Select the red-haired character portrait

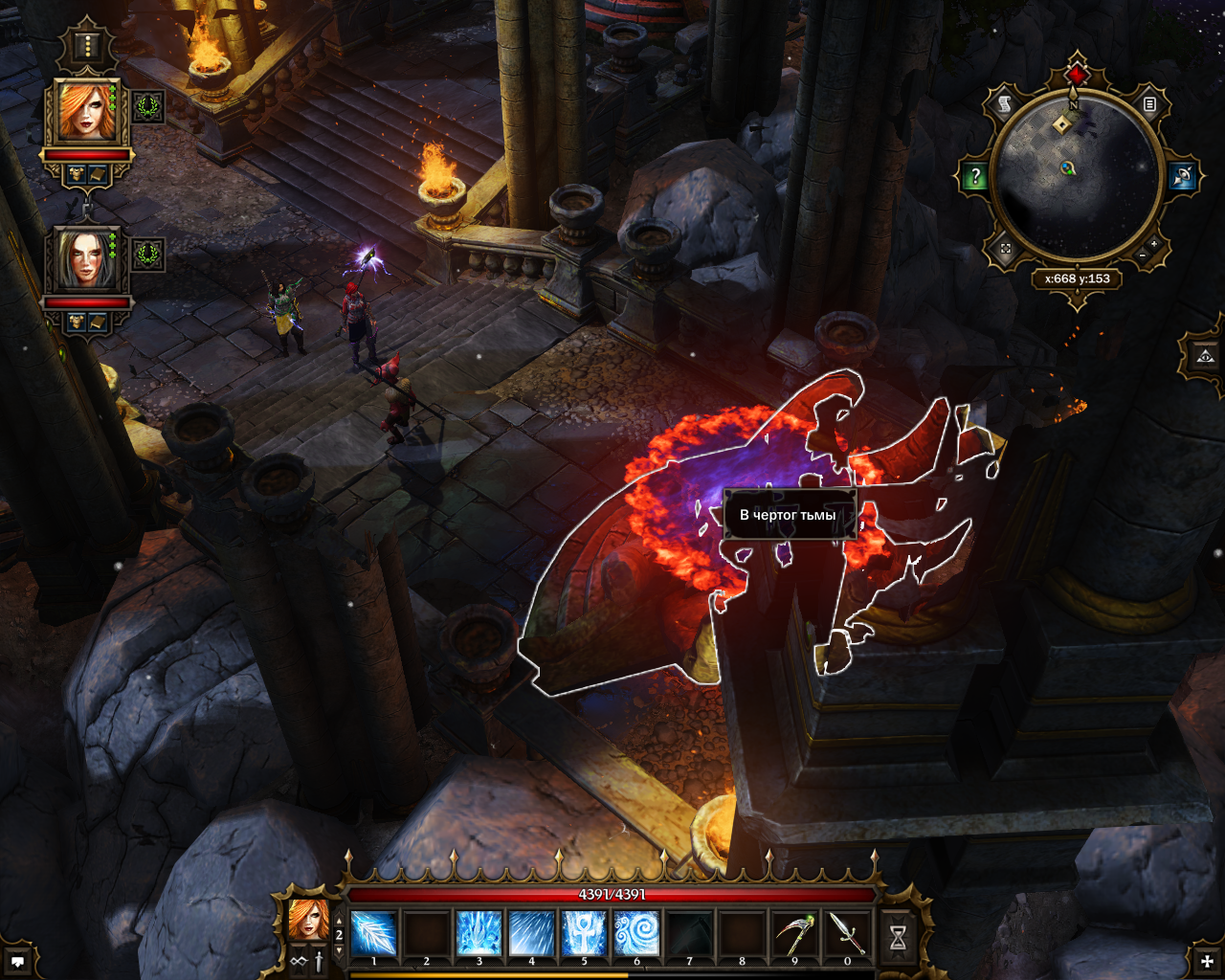87,111
